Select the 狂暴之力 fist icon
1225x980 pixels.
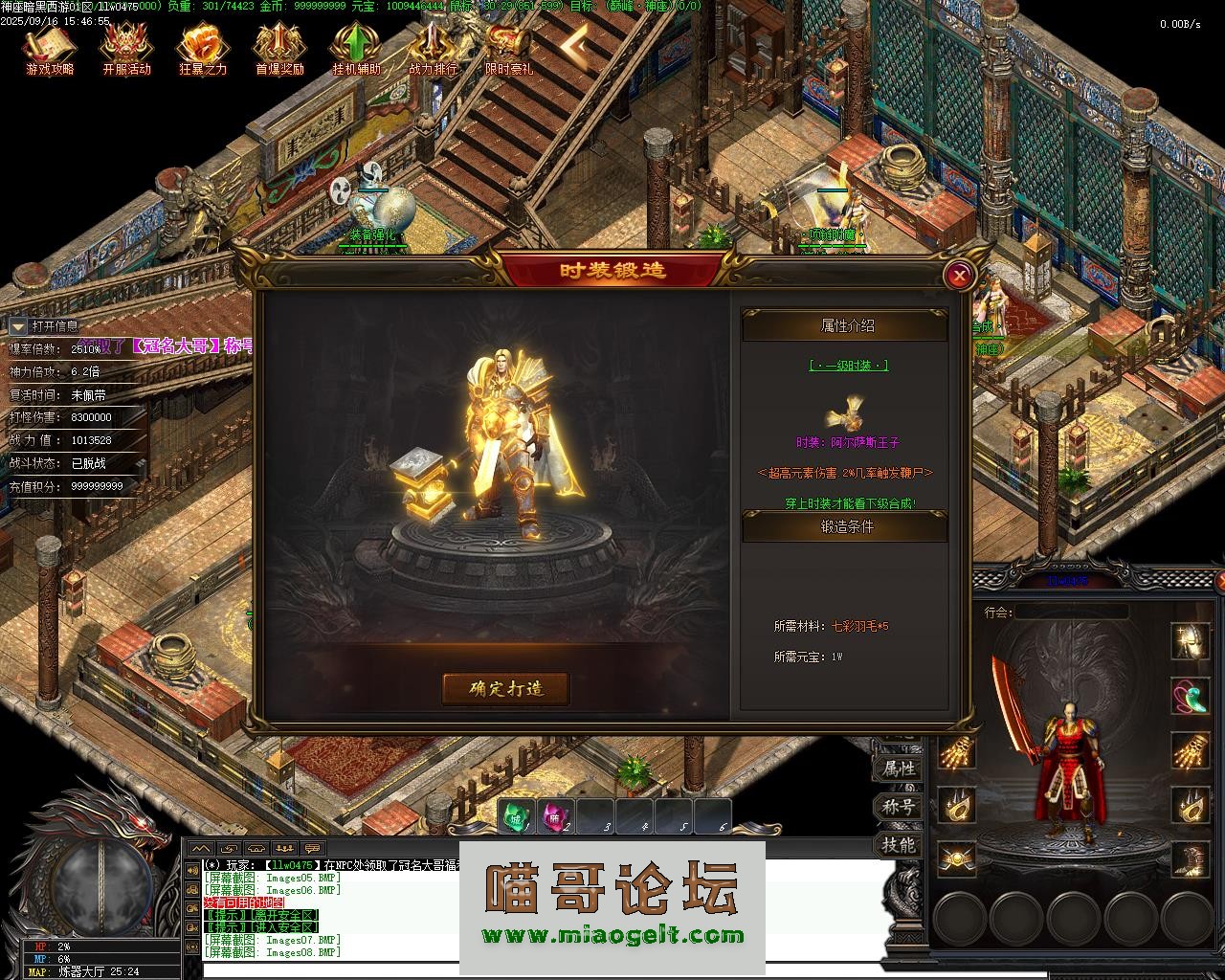click(203, 48)
